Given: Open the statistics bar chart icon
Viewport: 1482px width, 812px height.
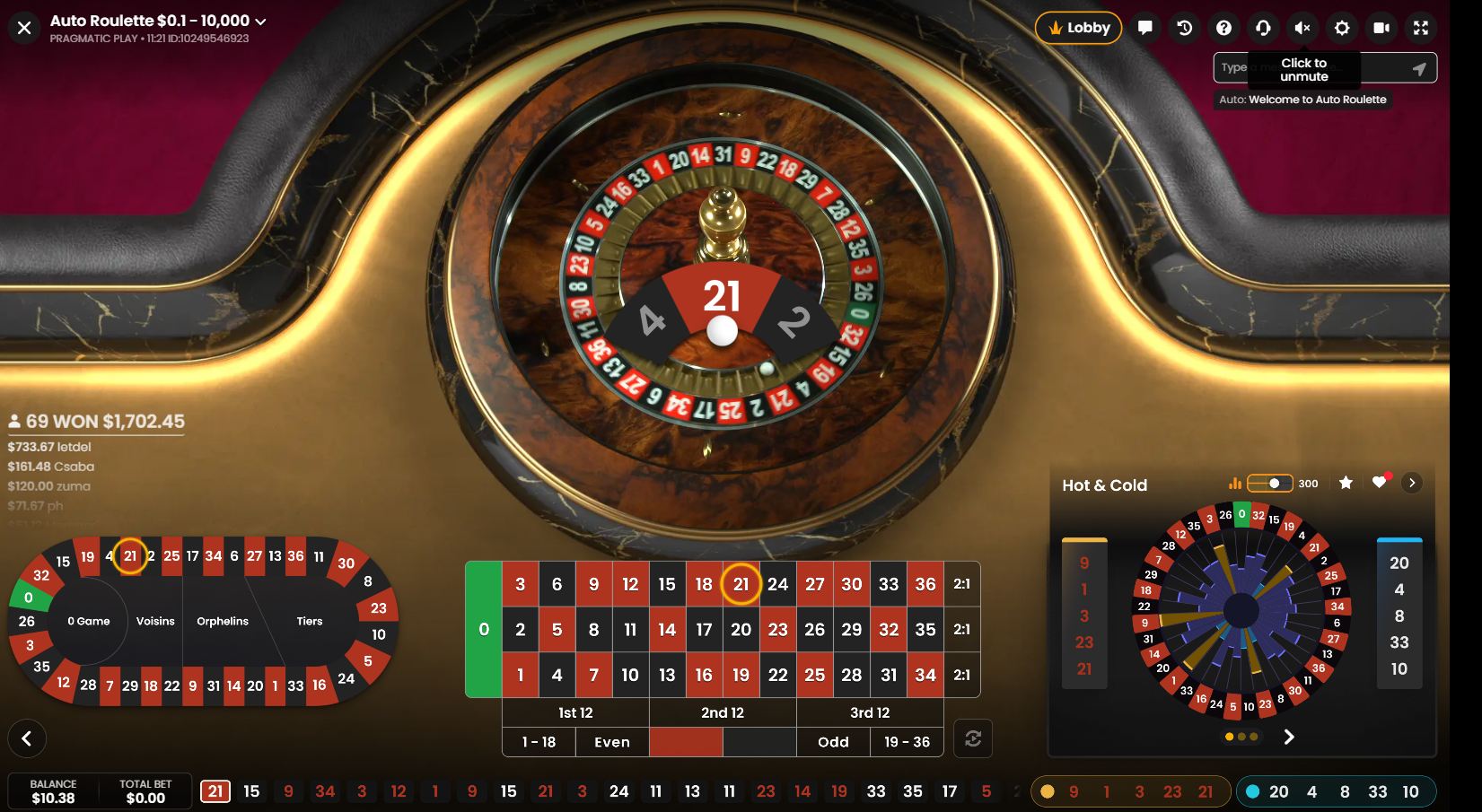Looking at the screenshot, I should click(x=1234, y=483).
